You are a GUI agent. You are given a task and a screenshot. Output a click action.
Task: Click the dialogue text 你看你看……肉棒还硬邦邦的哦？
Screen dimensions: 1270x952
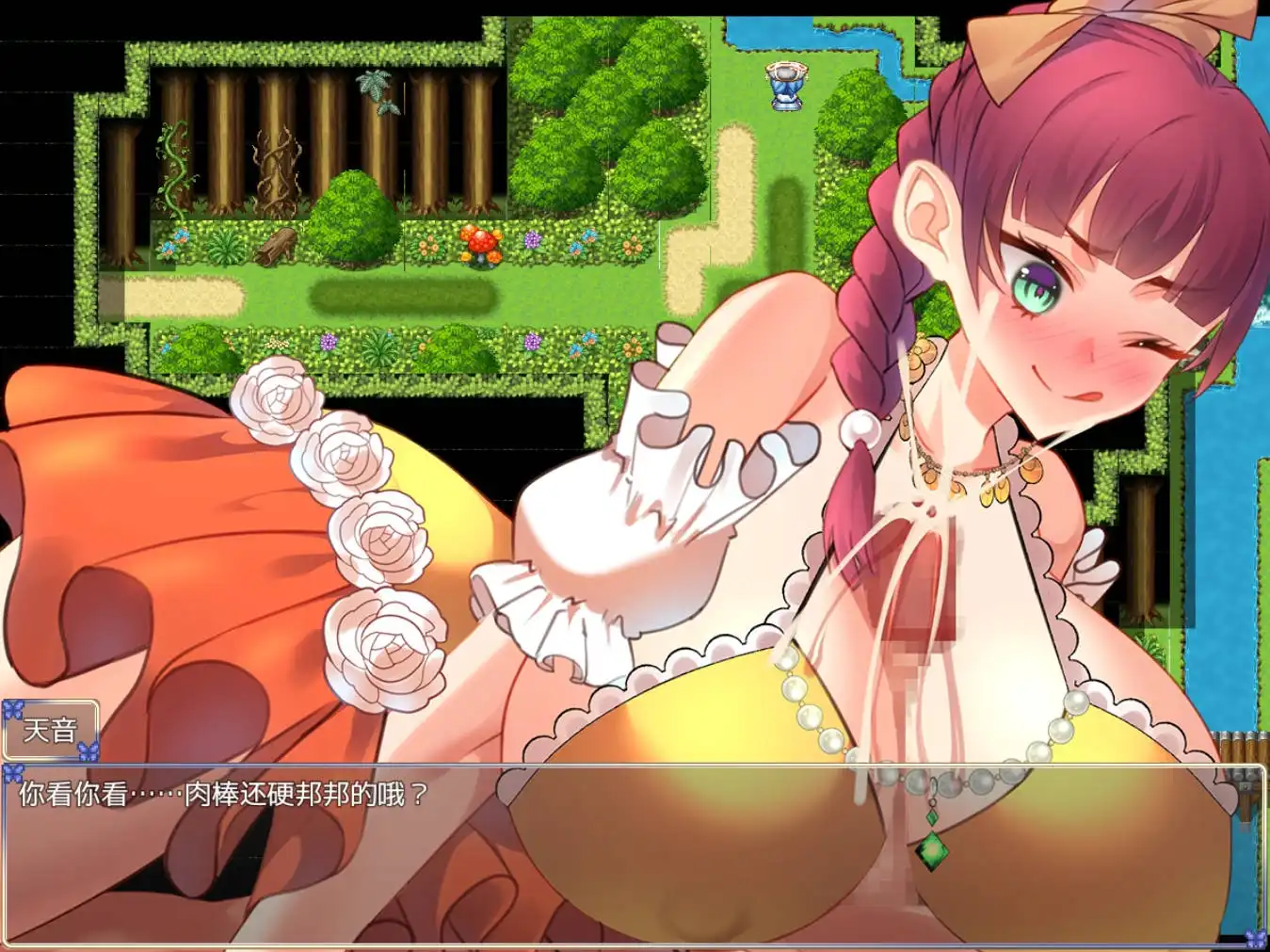pyautogui.click(x=217, y=794)
